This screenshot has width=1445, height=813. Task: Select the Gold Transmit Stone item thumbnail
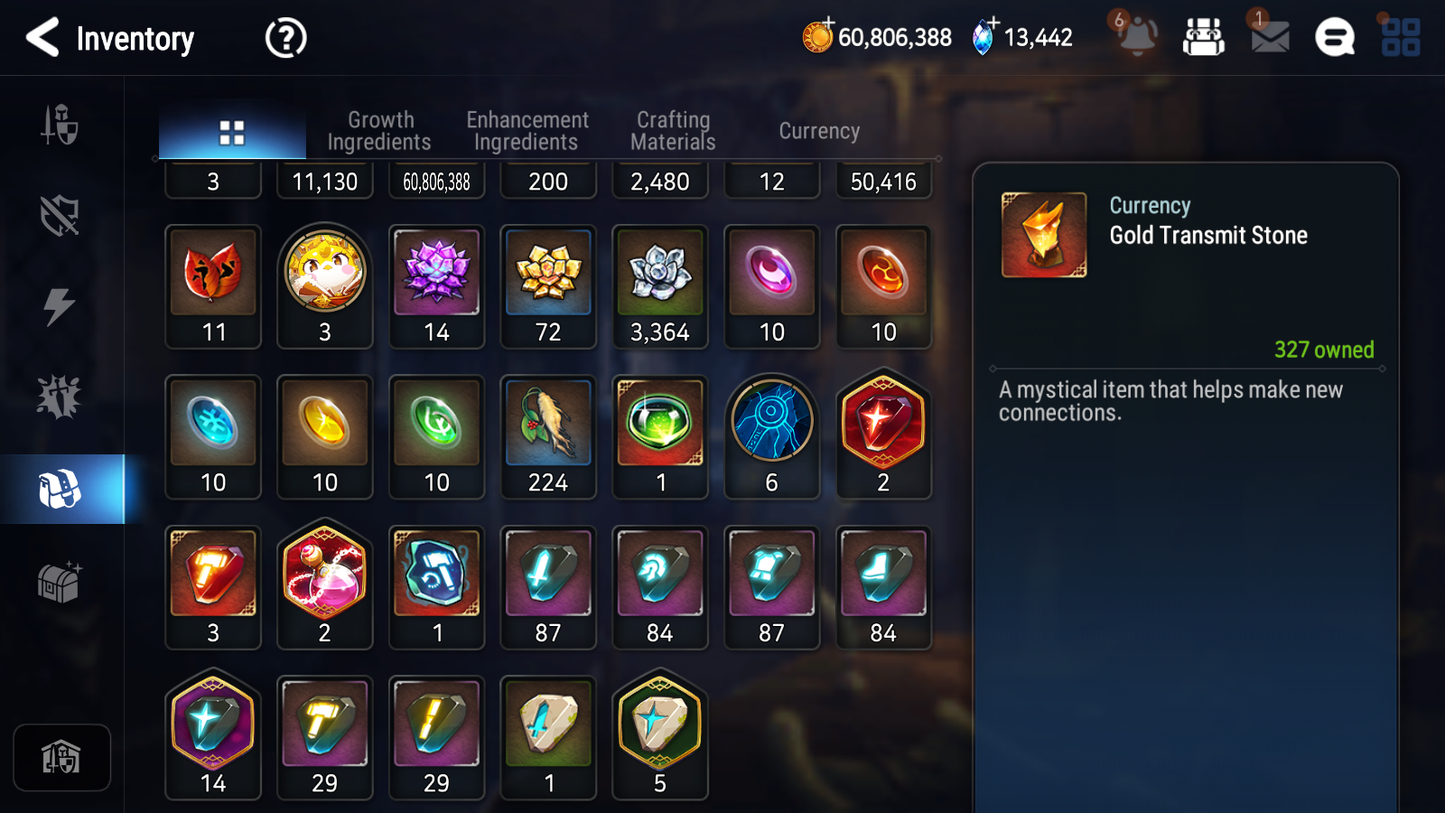coord(1044,234)
